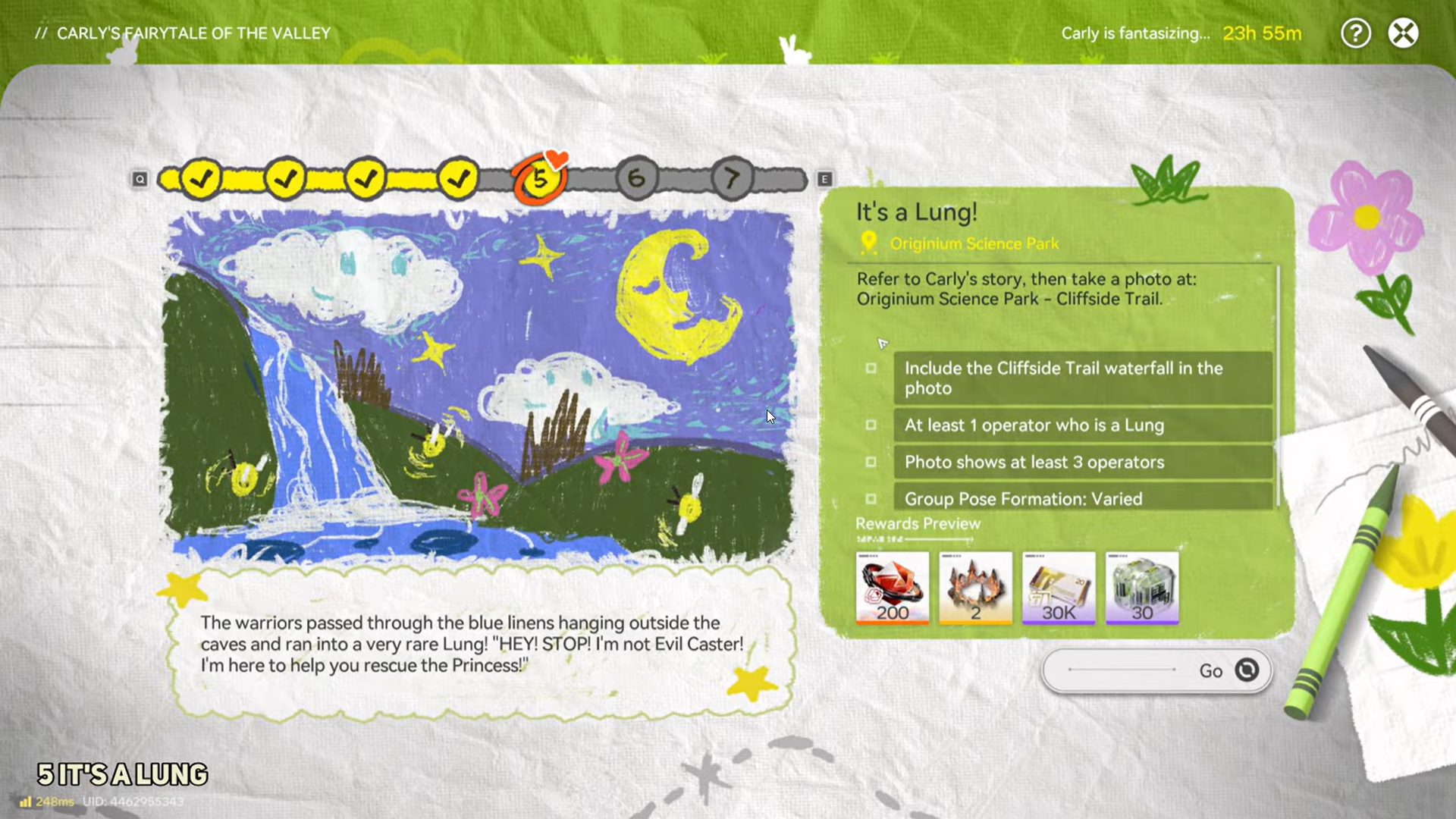Click the 30 supply box reward icon
The width and height of the screenshot is (1456, 819).
1142,588
